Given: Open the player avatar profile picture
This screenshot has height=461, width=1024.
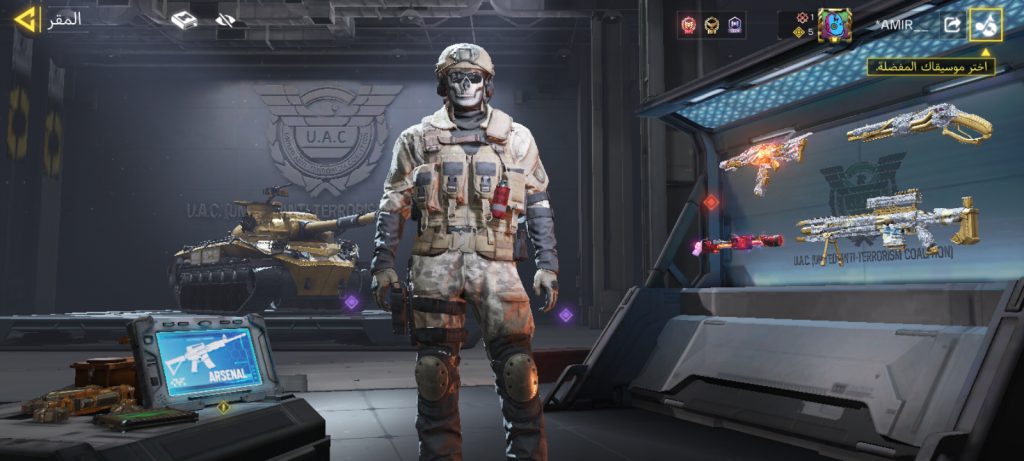Looking at the screenshot, I should pos(835,25).
